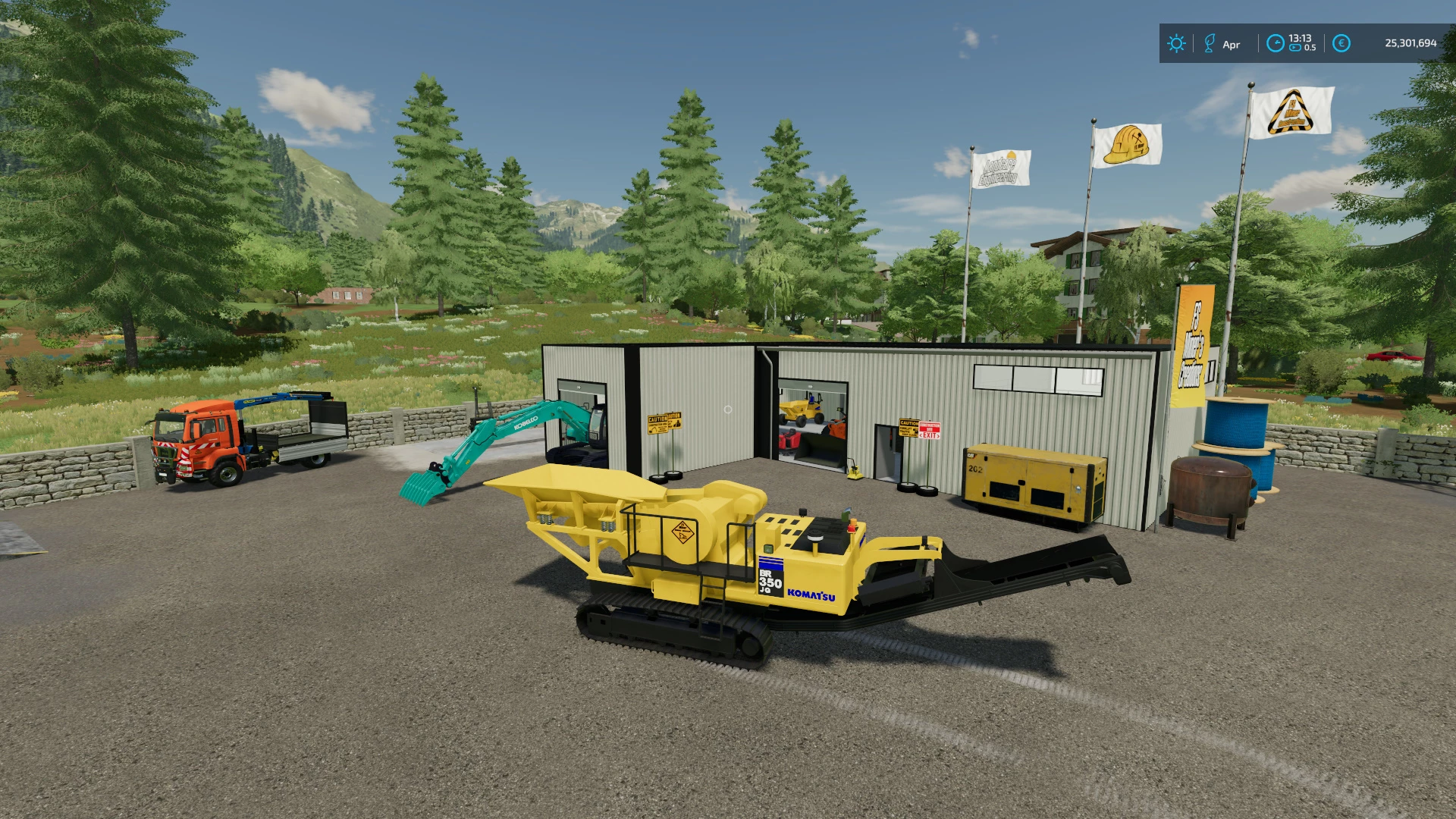The height and width of the screenshot is (819, 1456).
Task: Click the 13:13 time readout
Action: tap(1300, 38)
